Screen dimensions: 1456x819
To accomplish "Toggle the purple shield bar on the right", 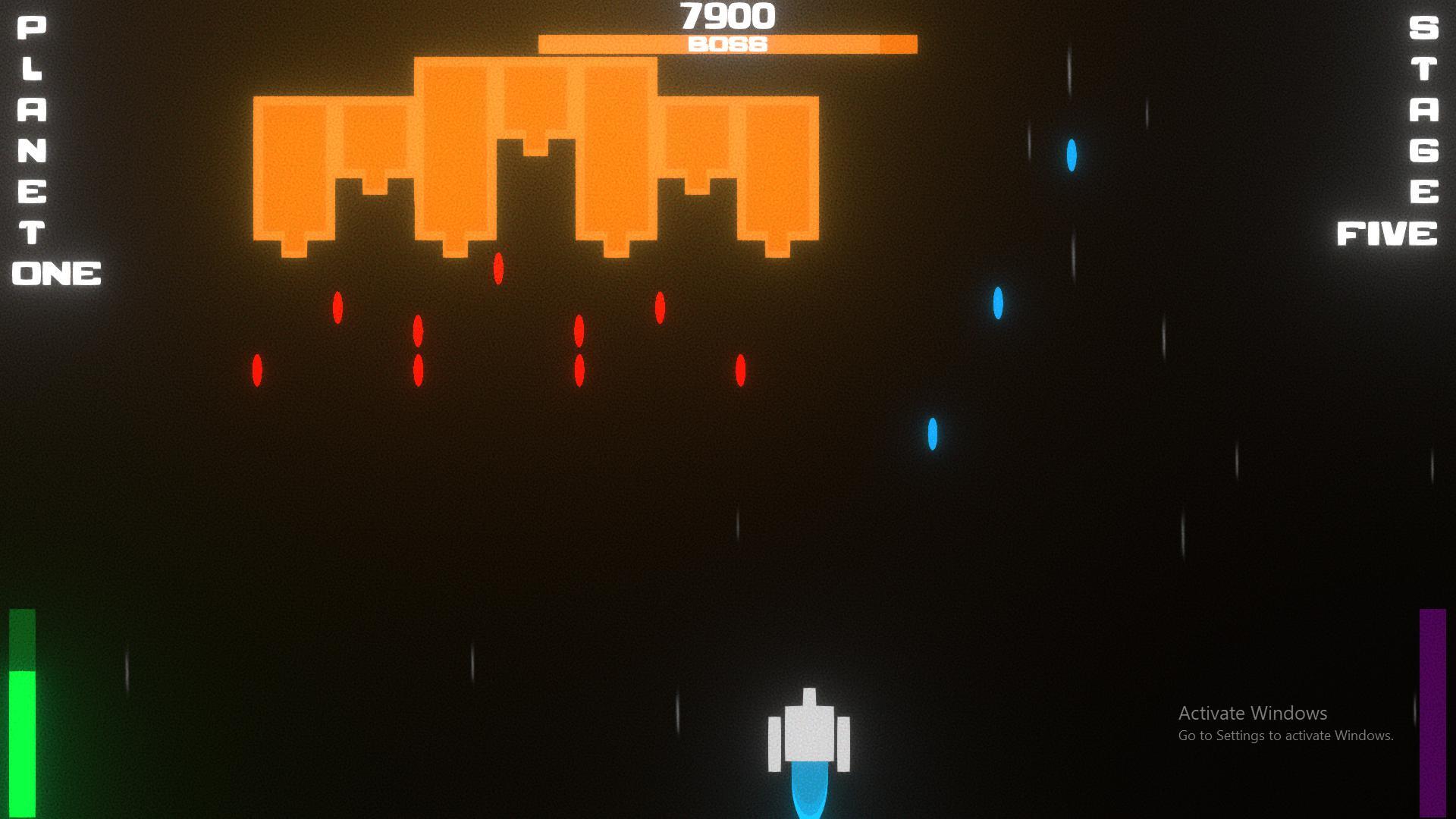I will pos(1432,705).
